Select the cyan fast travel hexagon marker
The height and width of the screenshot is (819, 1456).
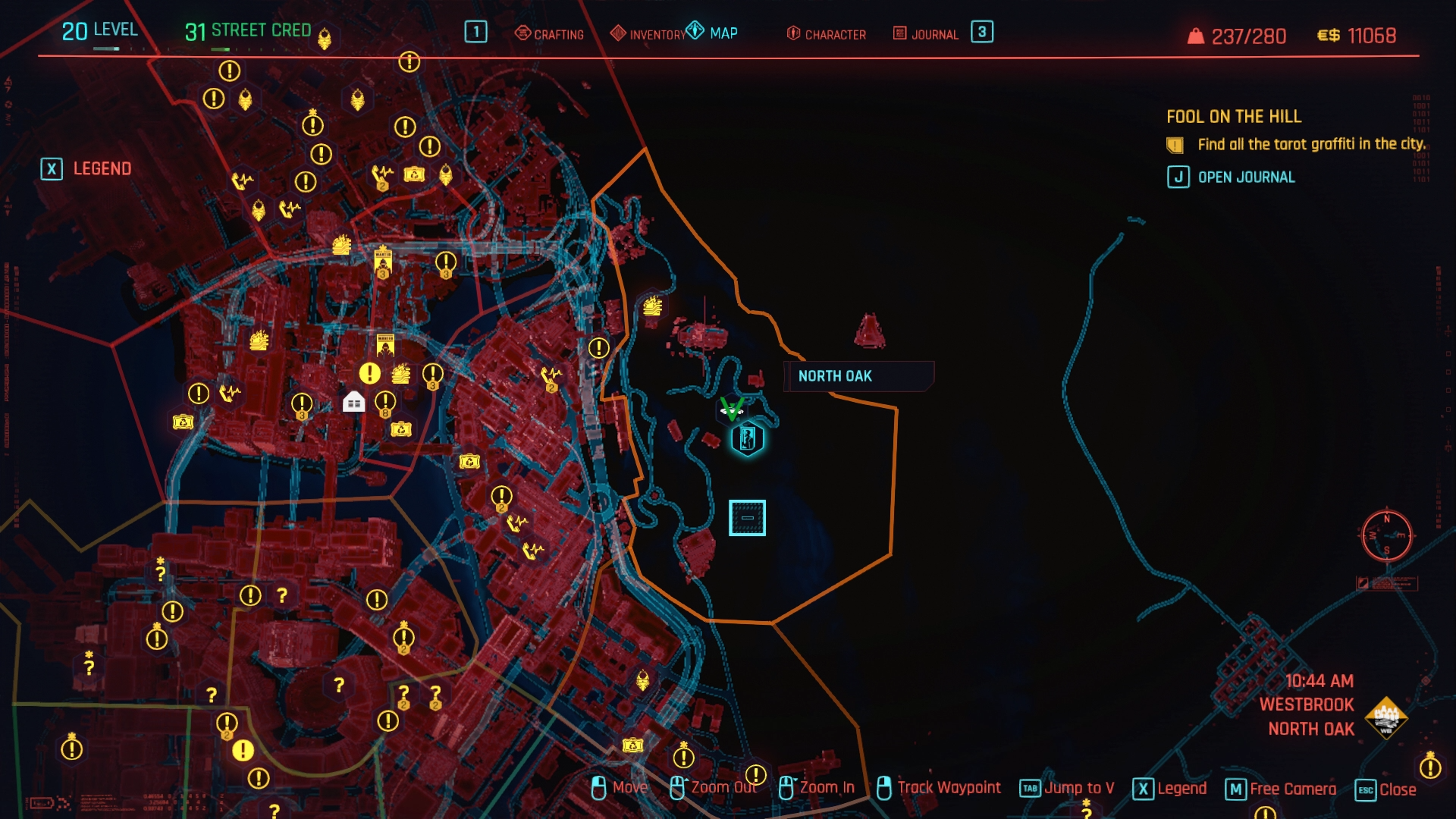click(748, 439)
